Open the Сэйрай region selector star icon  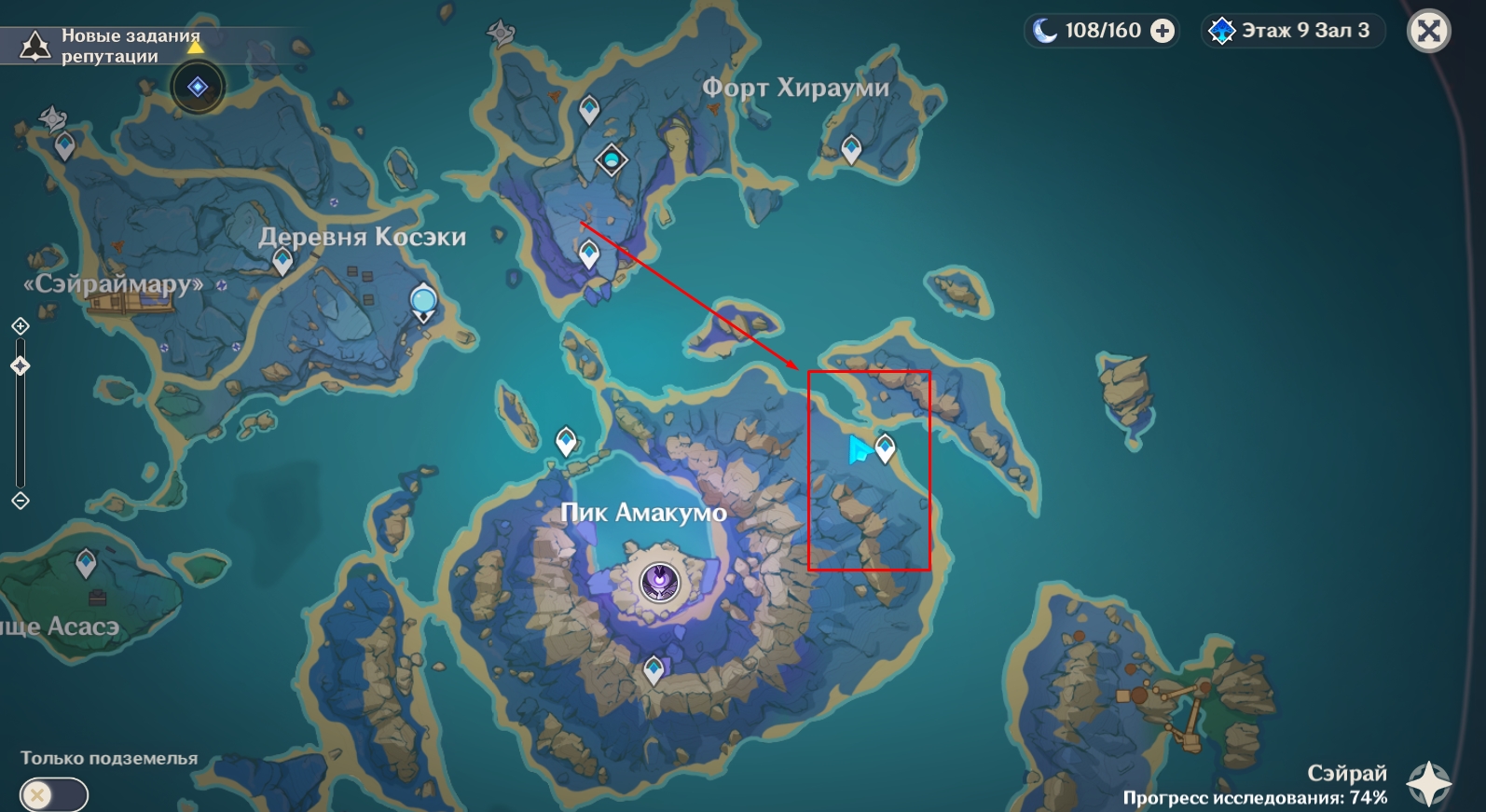pyautogui.click(x=1428, y=781)
